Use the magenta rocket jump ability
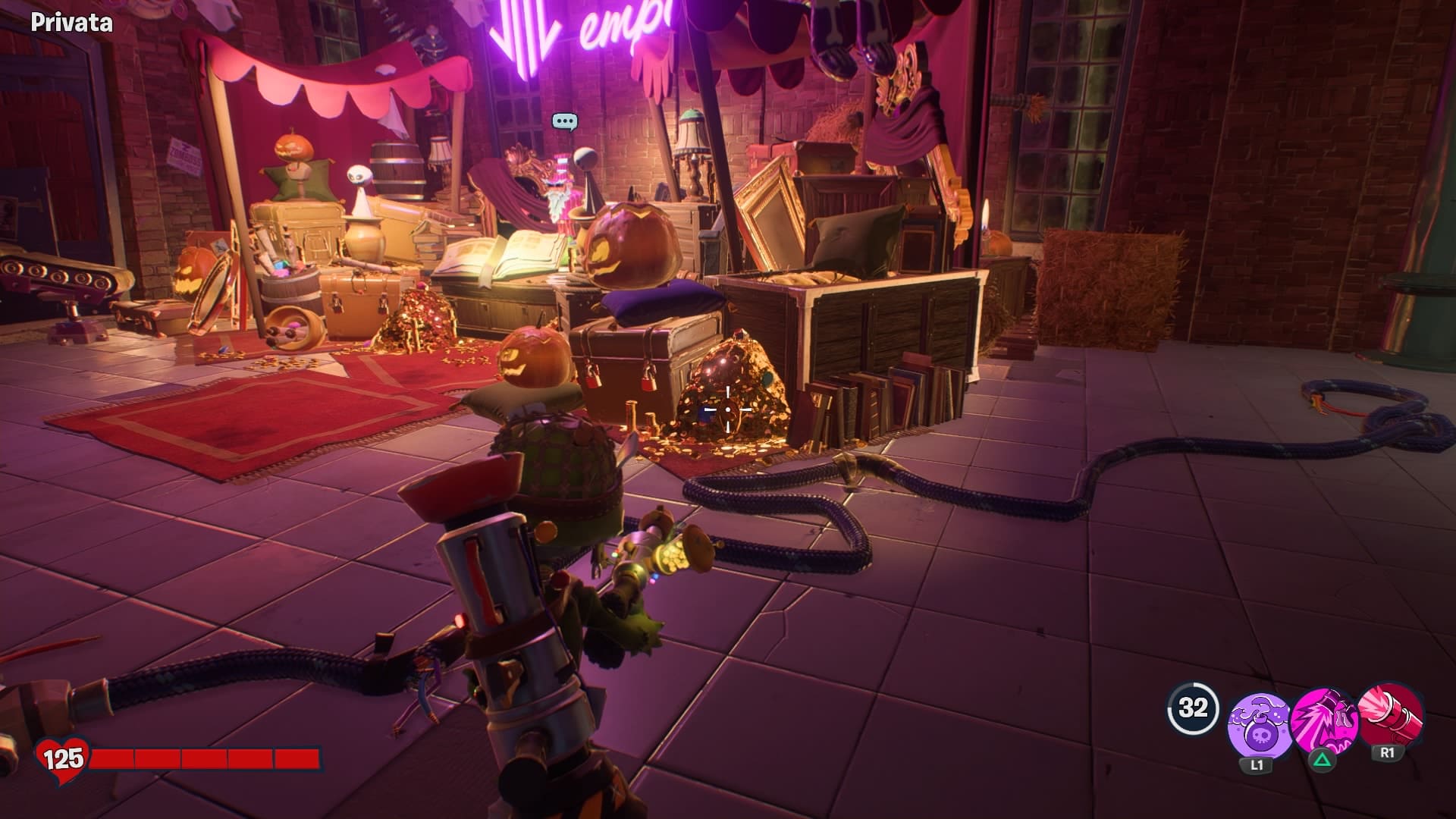Screen dimensions: 1456x819 (1323, 720)
